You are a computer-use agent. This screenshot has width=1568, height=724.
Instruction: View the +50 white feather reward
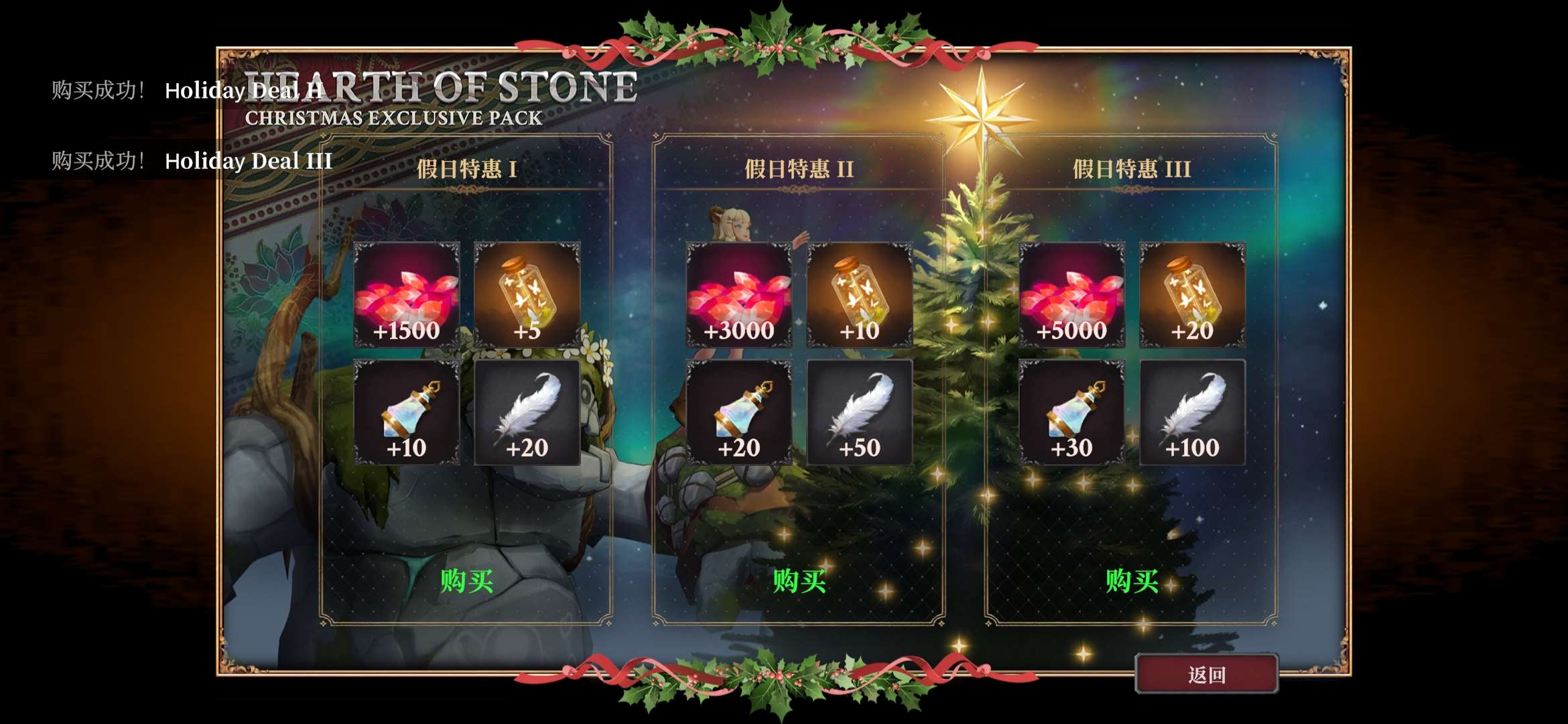click(x=860, y=412)
